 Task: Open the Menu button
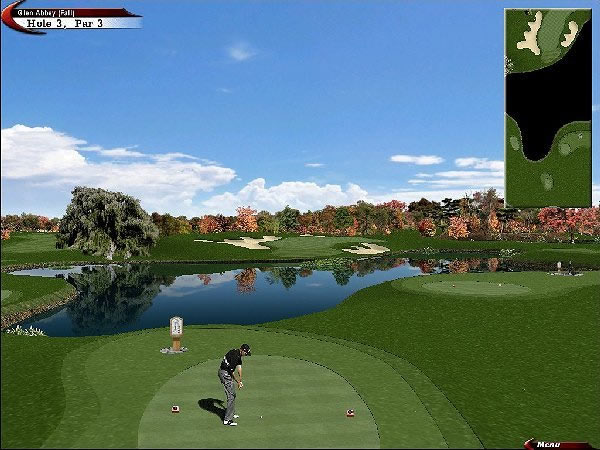coord(554,443)
